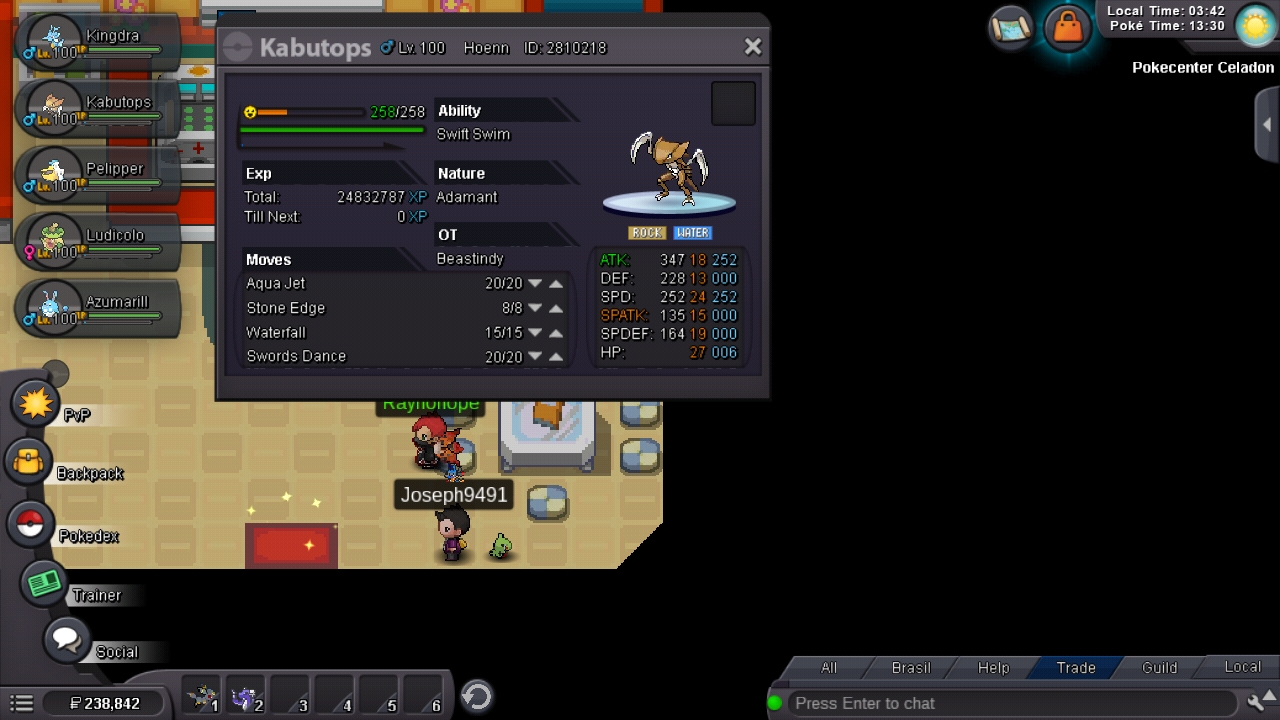Switch to the Guild chat tab
Image resolution: width=1280 pixels, height=720 pixels.
[x=1159, y=668]
